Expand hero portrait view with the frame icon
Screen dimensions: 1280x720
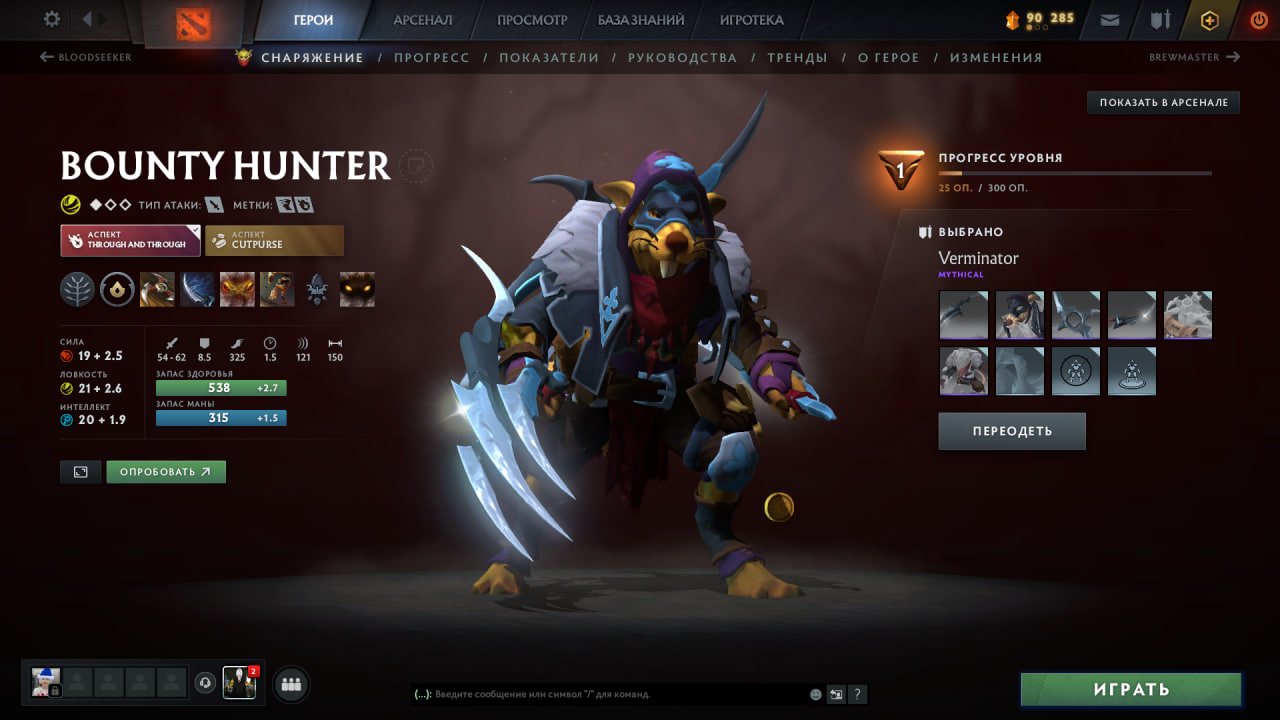click(x=82, y=471)
